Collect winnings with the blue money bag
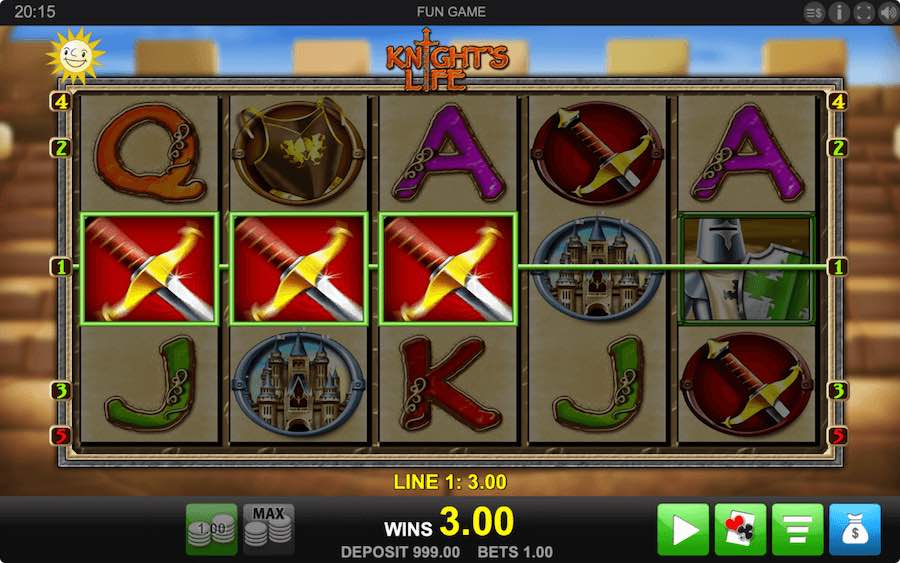 [855, 529]
